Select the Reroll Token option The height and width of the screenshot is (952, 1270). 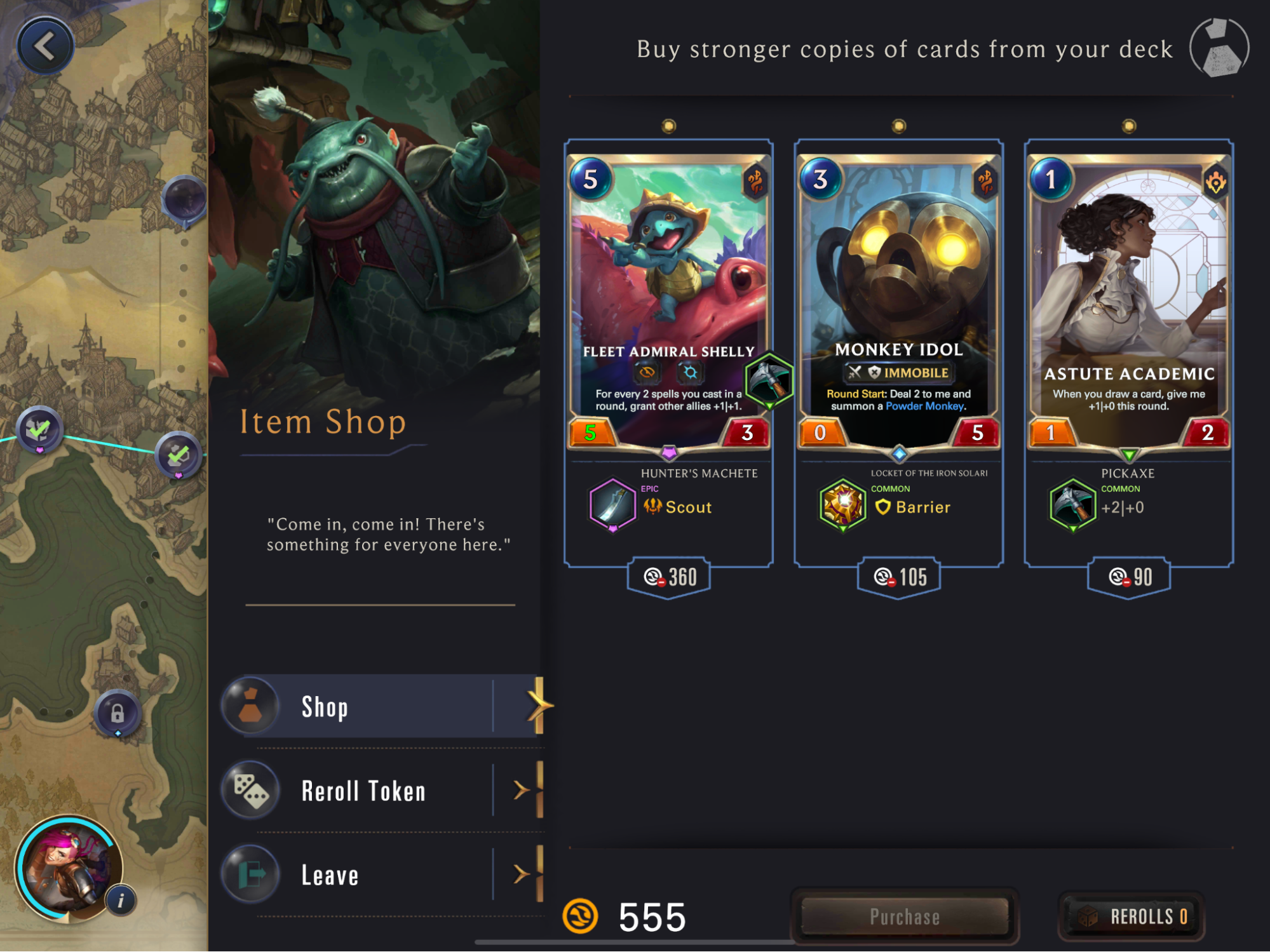pyautogui.click(x=381, y=791)
